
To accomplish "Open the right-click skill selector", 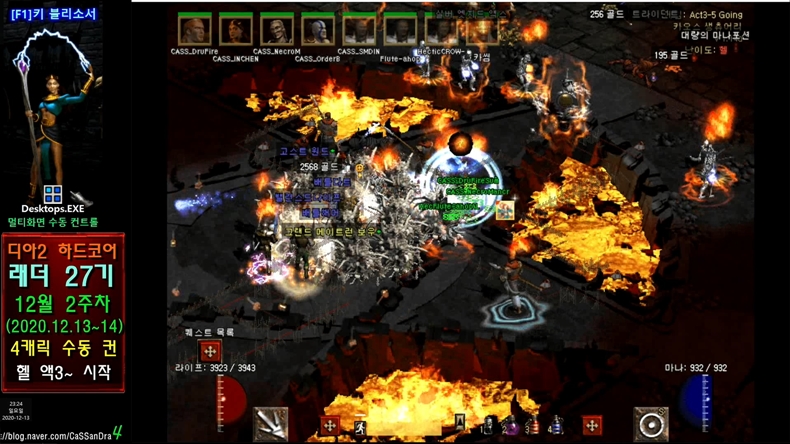I will point(651,424).
